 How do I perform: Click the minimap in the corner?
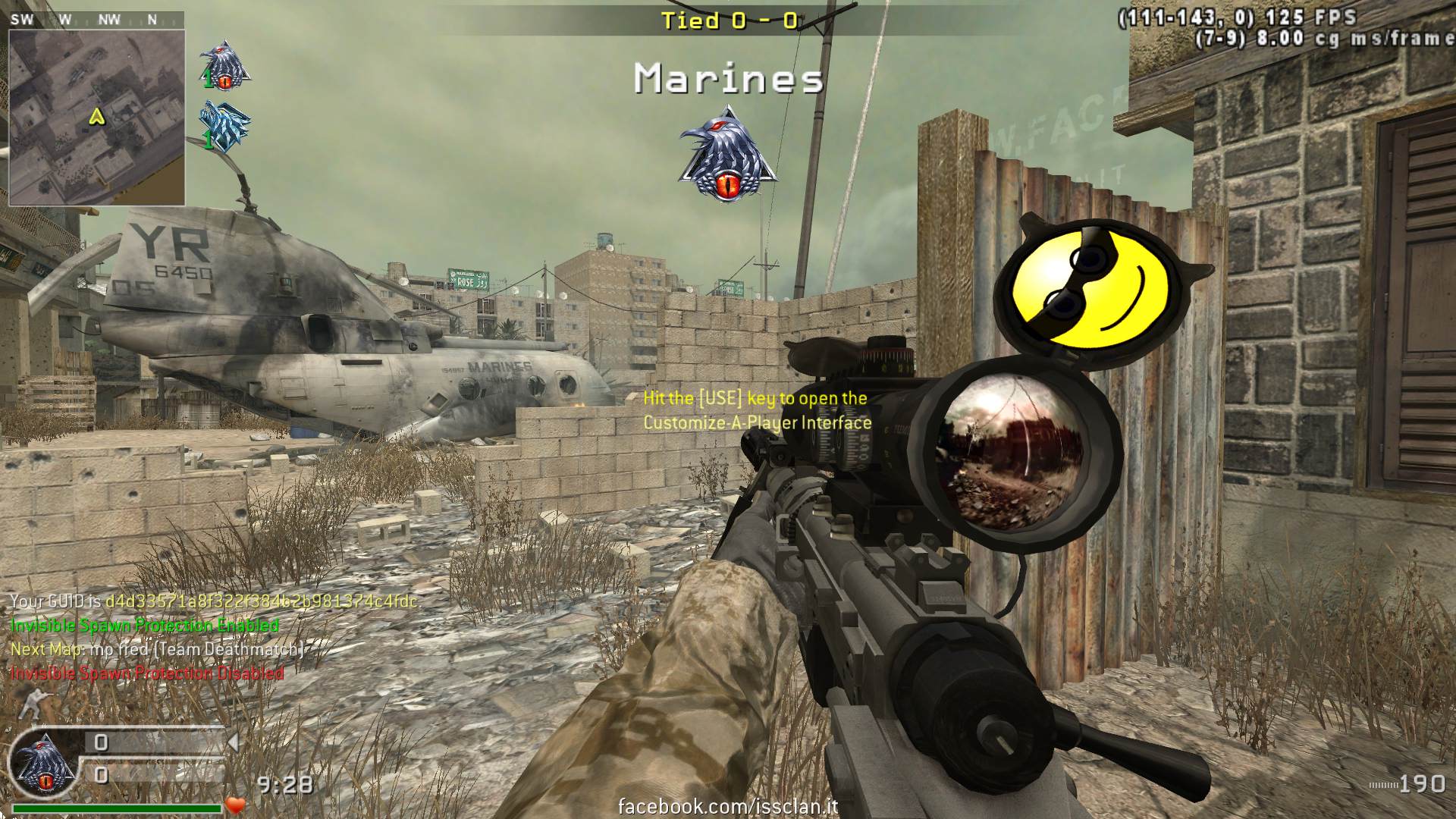pyautogui.click(x=96, y=118)
